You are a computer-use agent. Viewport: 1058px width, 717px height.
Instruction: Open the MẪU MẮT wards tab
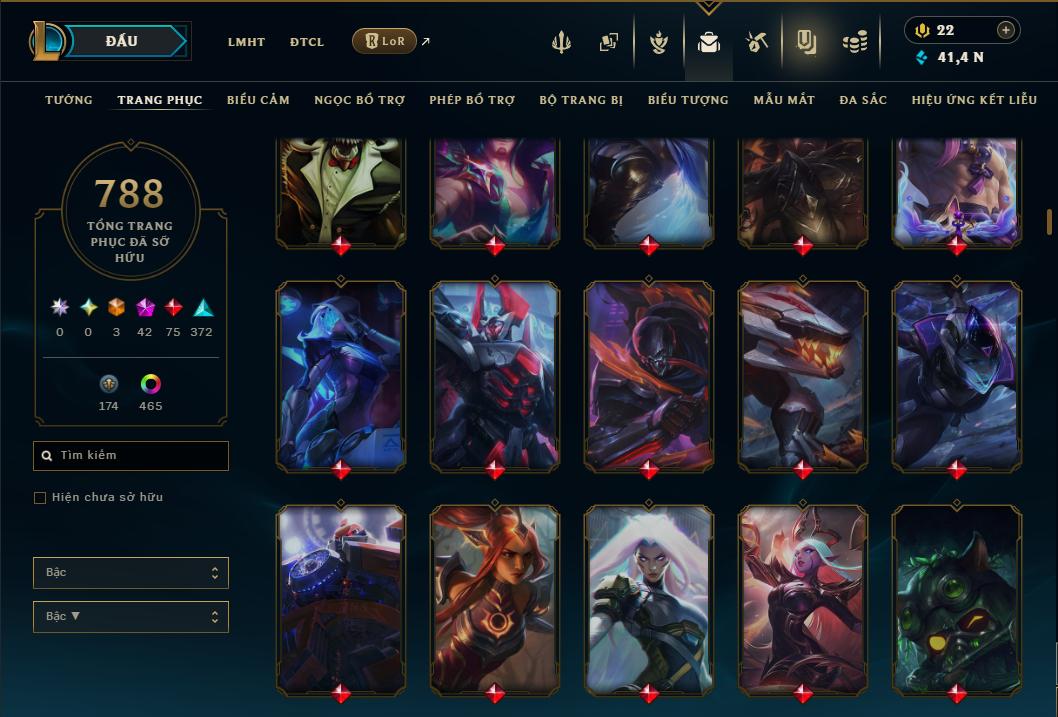[x=784, y=100]
